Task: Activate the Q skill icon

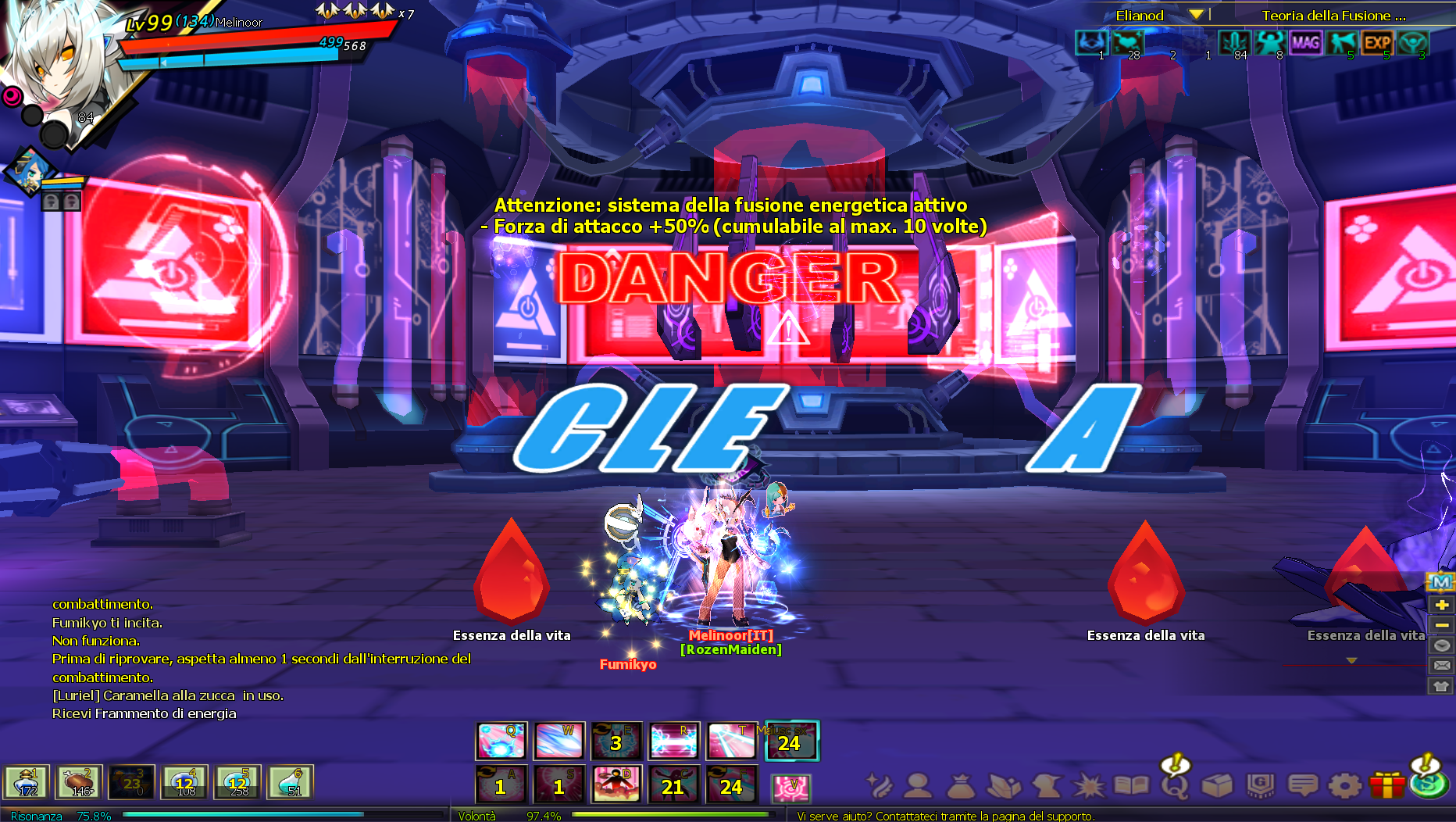Action: click(501, 741)
